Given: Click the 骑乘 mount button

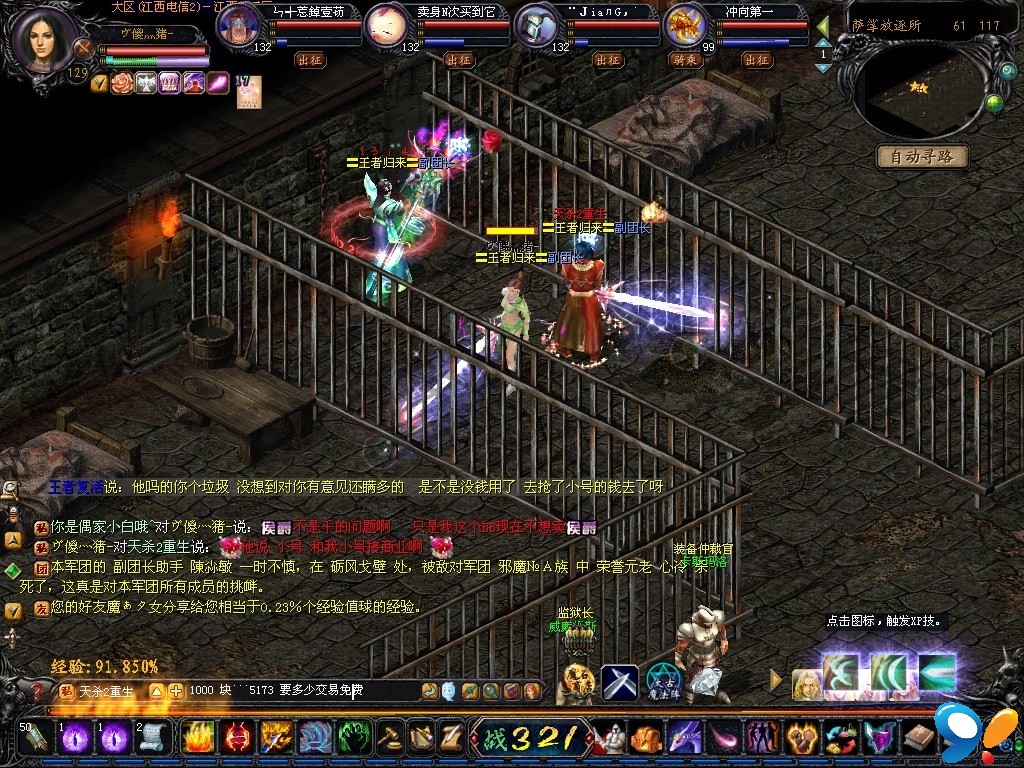Looking at the screenshot, I should click(684, 60).
